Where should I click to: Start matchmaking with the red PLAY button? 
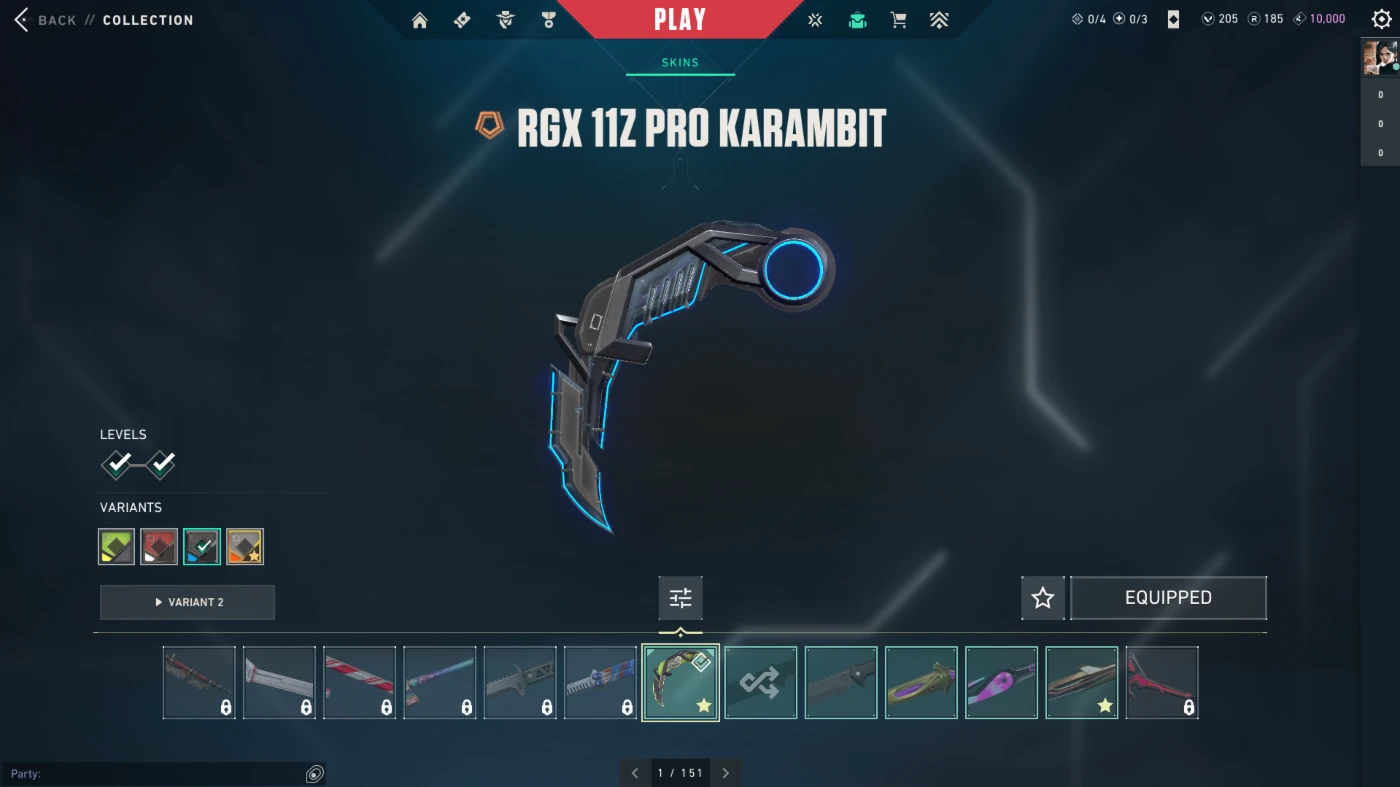click(680, 19)
